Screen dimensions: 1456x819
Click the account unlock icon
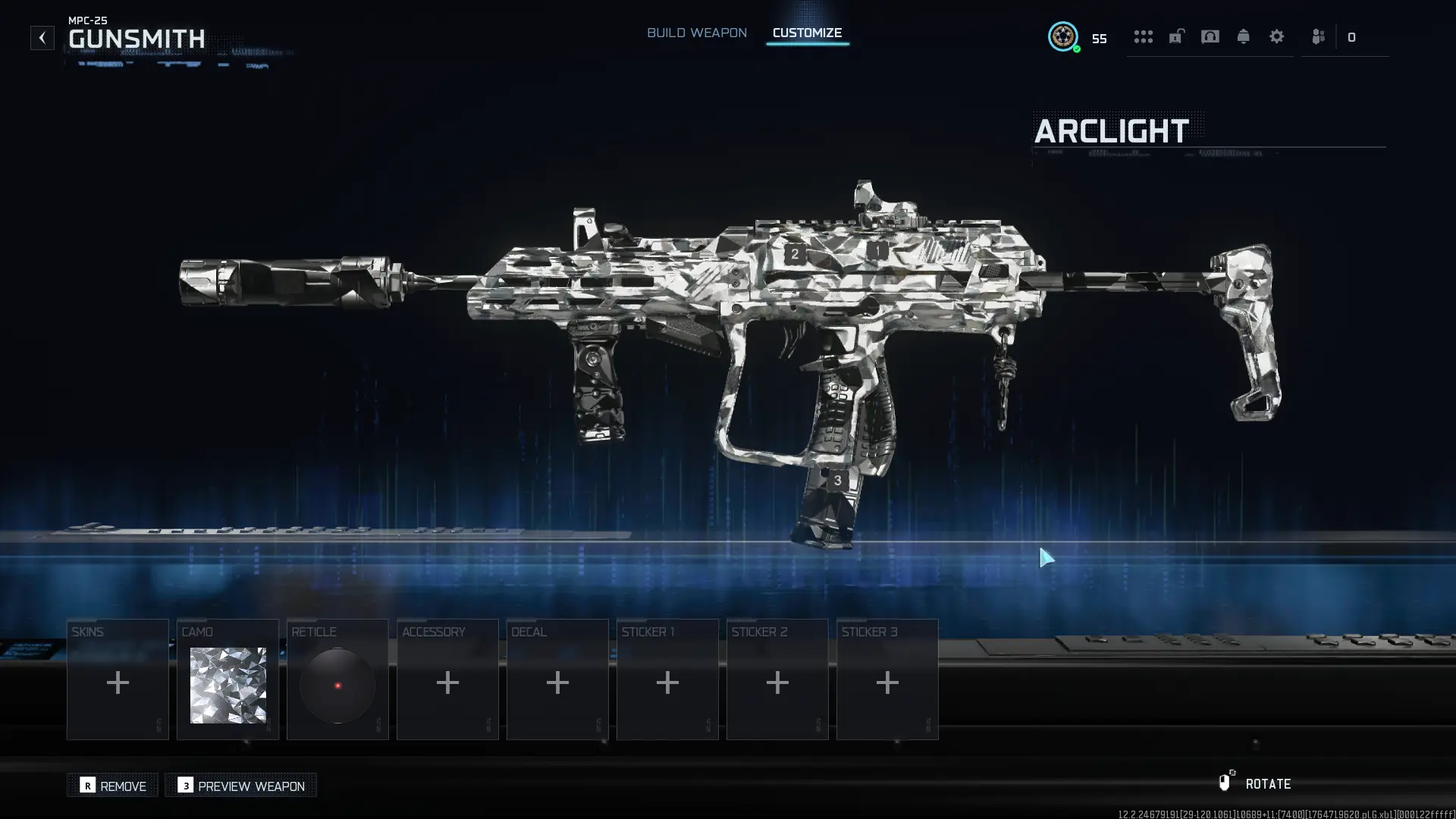click(1176, 36)
